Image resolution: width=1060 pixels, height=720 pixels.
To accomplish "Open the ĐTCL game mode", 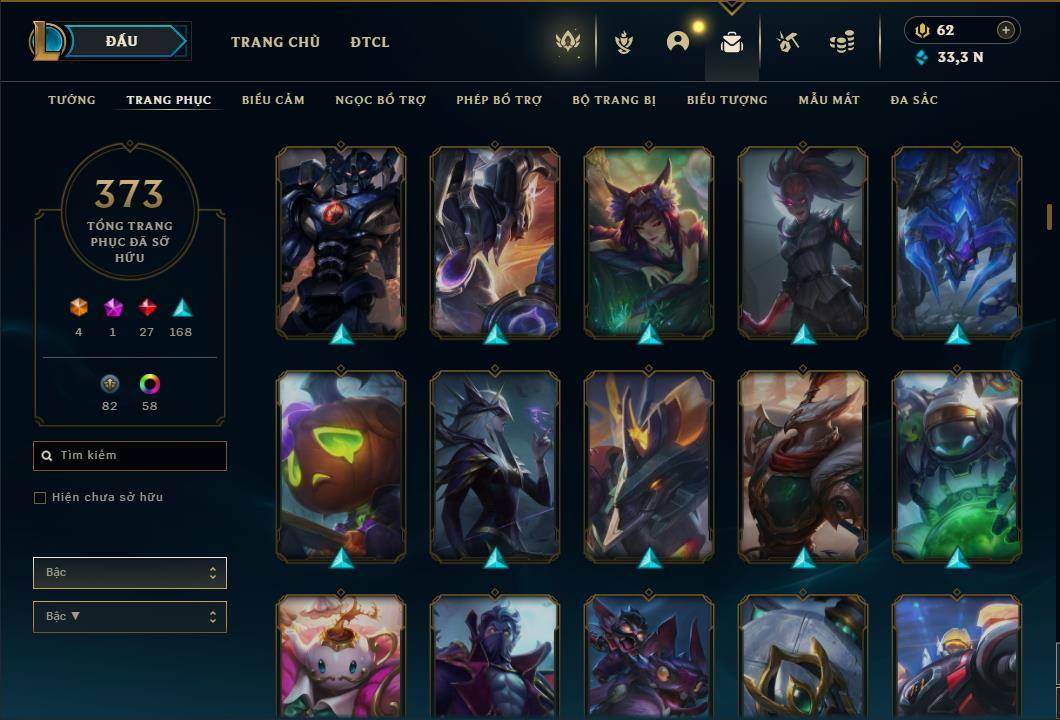I will [370, 42].
